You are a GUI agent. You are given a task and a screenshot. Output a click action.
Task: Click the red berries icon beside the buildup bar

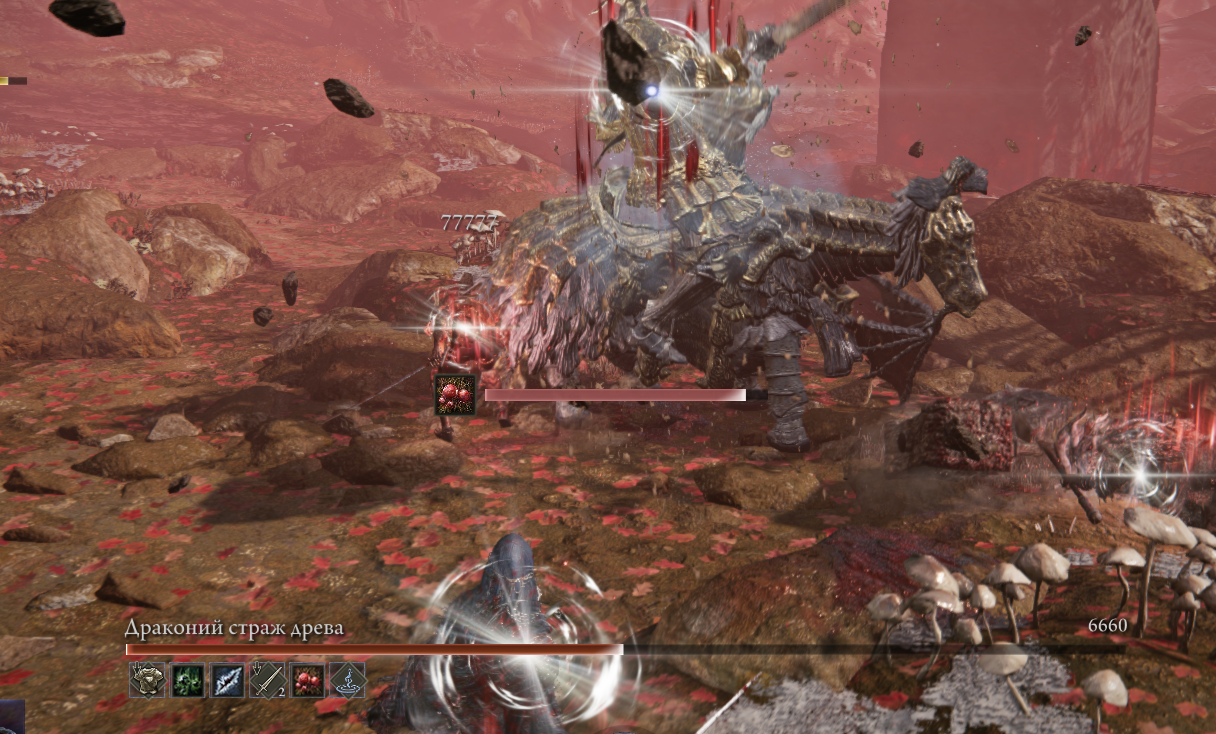(454, 394)
